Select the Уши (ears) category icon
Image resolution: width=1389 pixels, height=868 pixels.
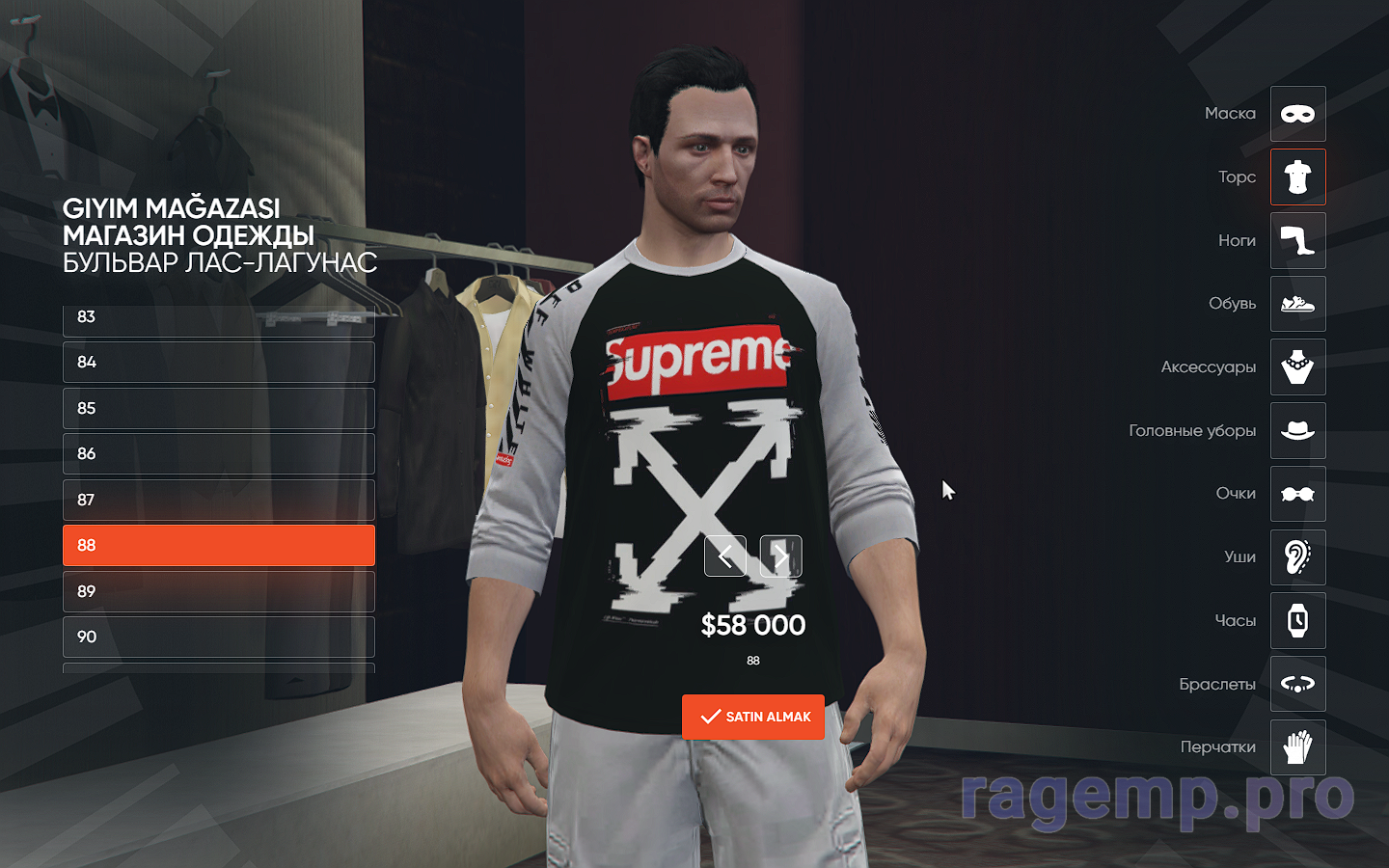click(x=1298, y=557)
